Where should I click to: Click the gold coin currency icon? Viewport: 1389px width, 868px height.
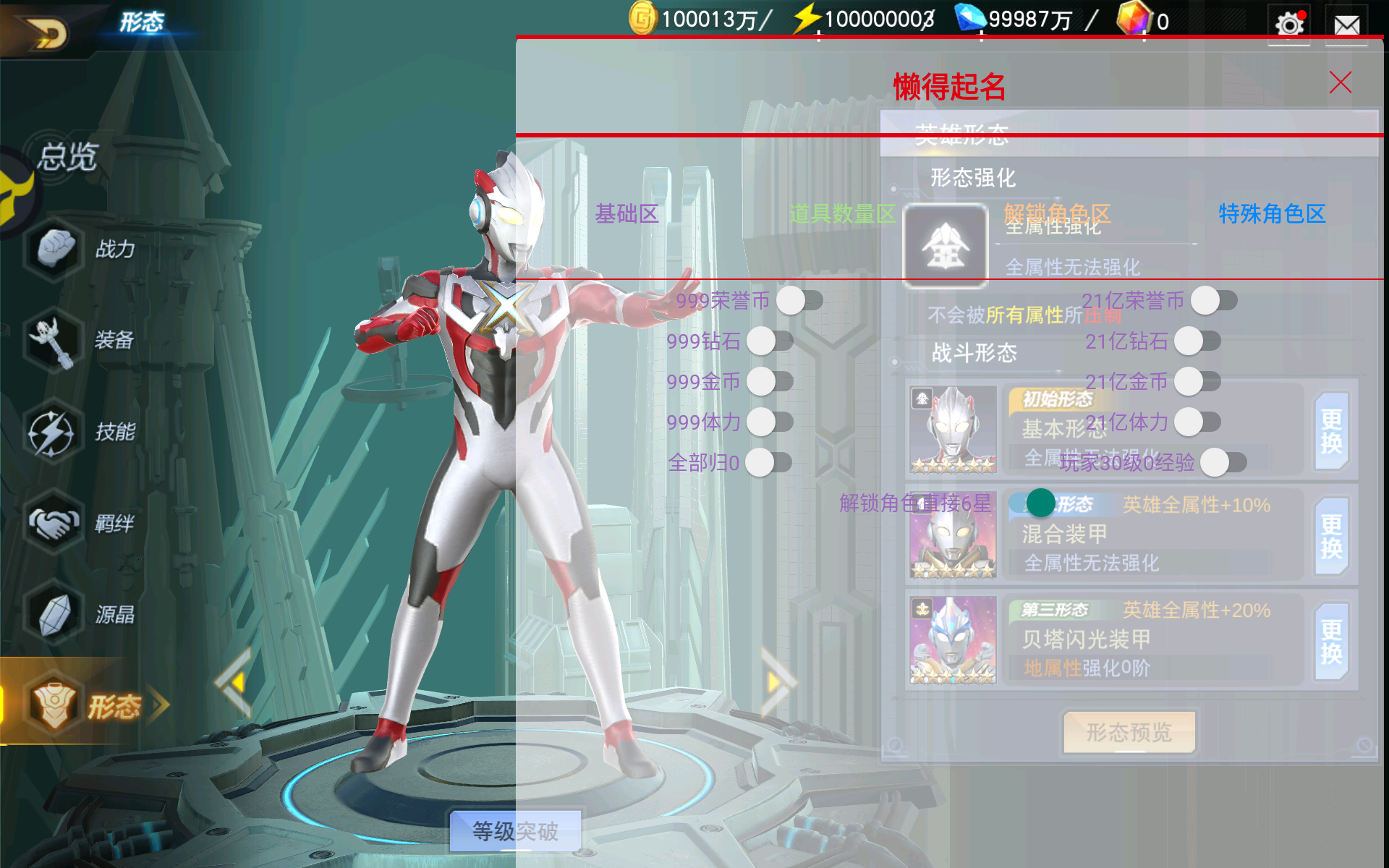point(642,18)
